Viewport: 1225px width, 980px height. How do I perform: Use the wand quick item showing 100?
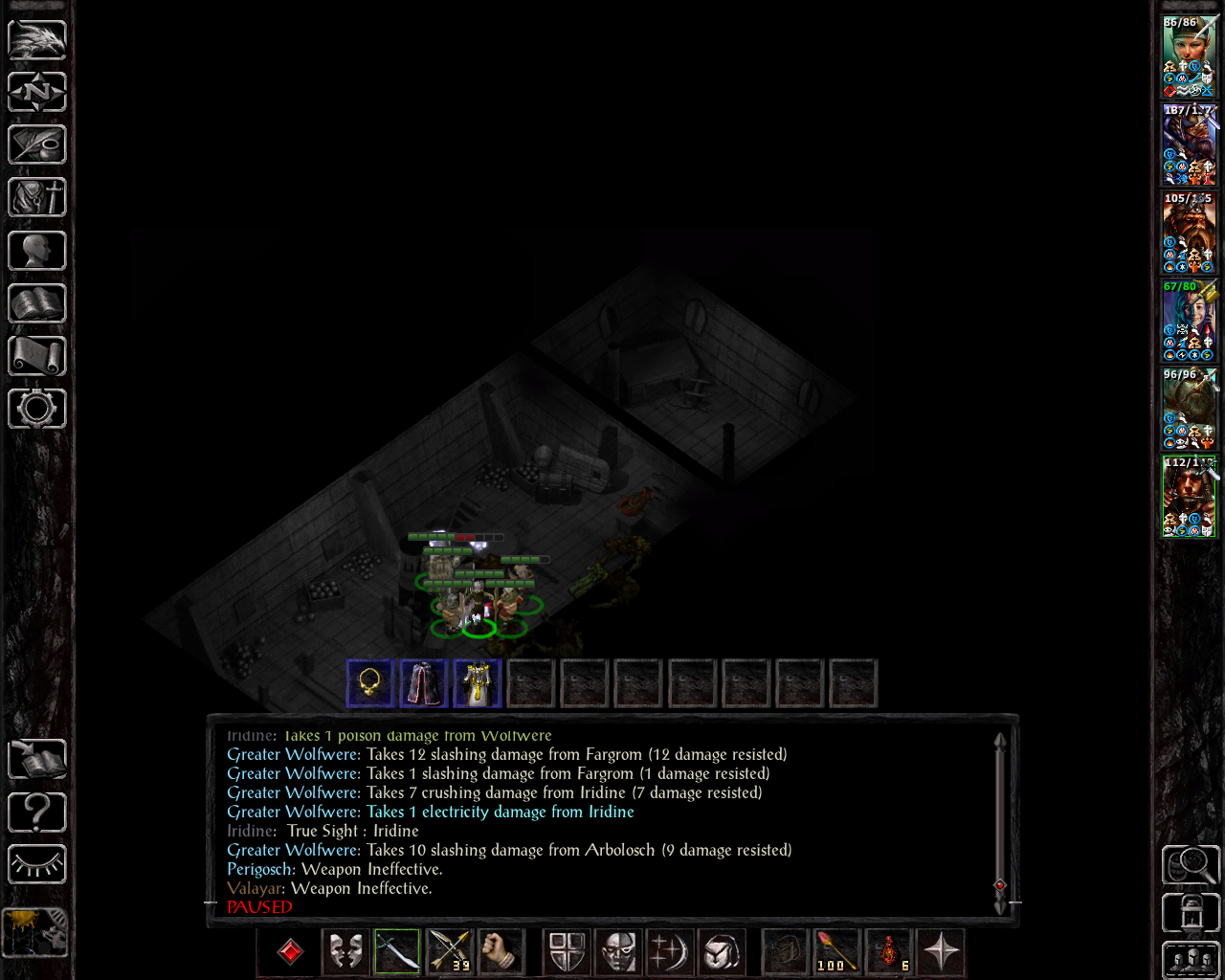tap(837, 951)
